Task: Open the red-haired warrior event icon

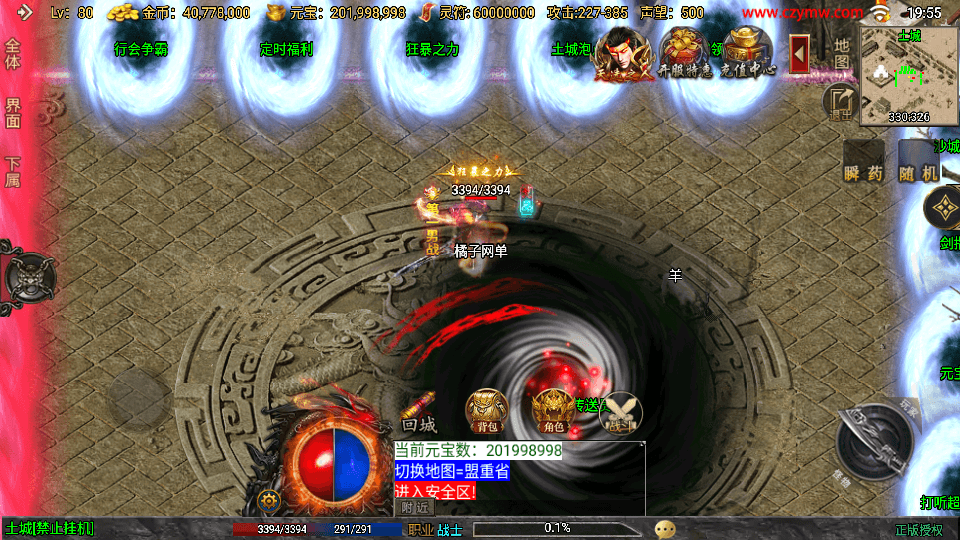Action: coord(622,54)
